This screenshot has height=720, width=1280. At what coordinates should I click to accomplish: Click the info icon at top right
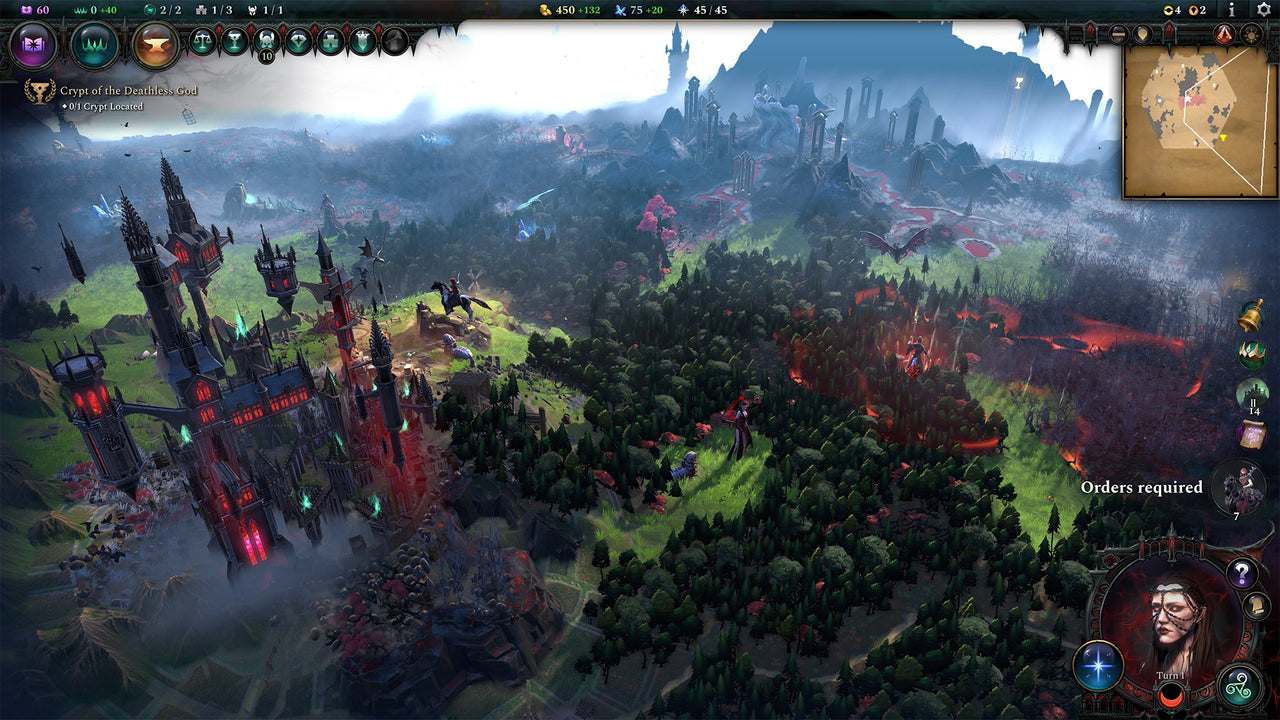[x=1232, y=11]
